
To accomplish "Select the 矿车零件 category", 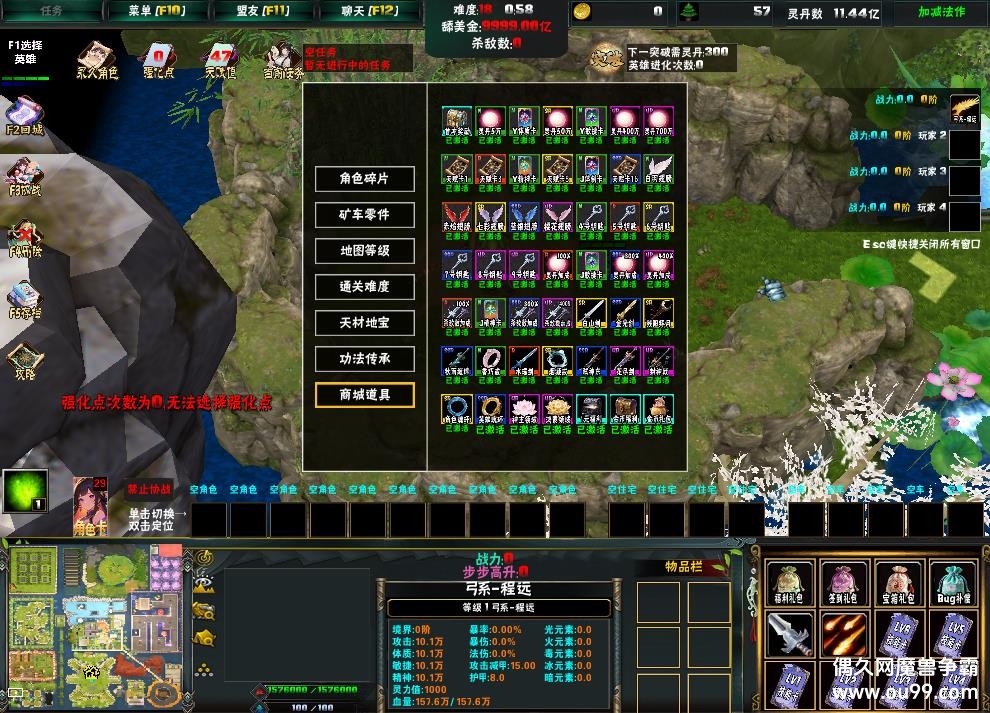I will tap(364, 214).
